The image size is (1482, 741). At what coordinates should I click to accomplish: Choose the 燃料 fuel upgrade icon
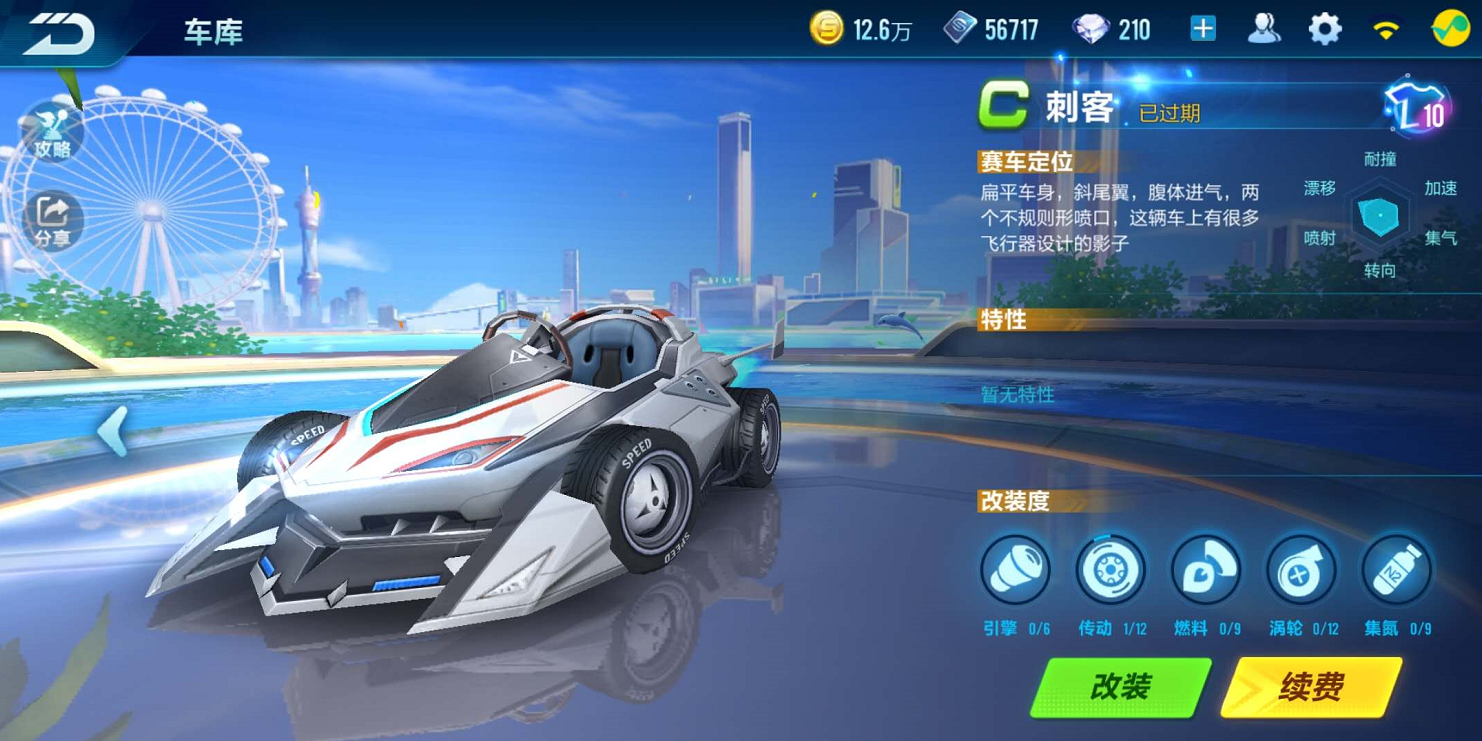(1205, 571)
